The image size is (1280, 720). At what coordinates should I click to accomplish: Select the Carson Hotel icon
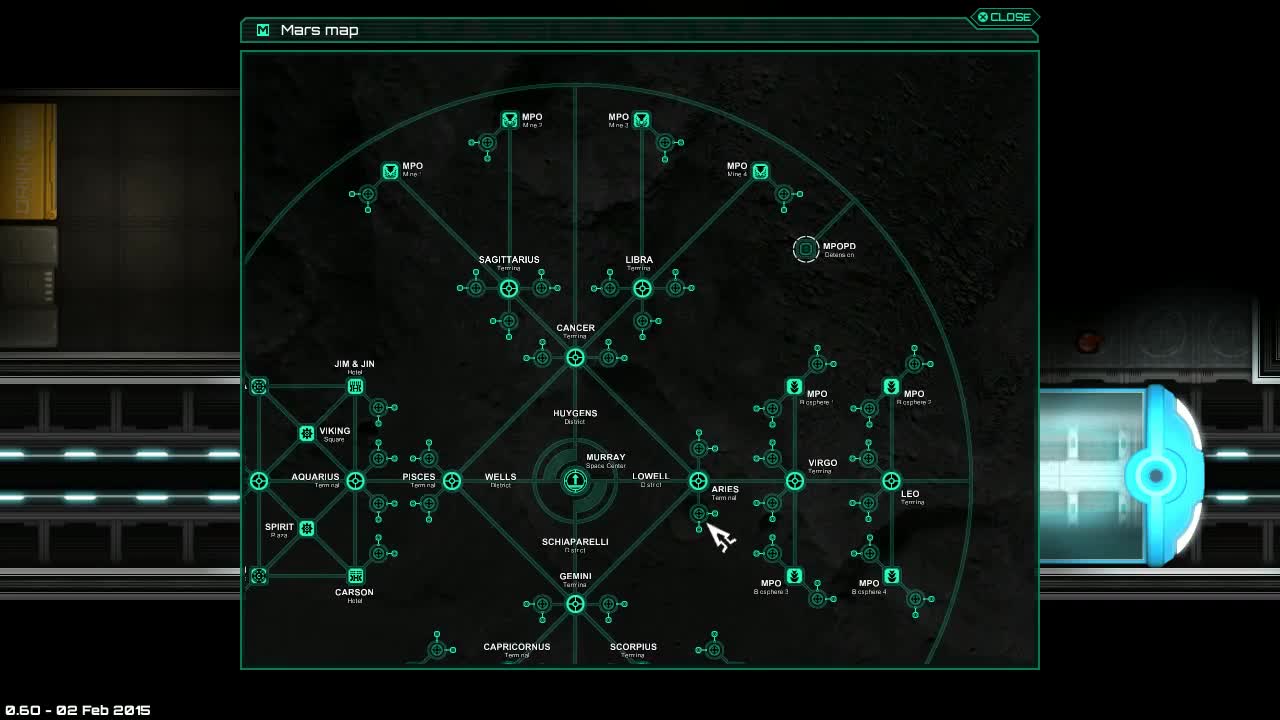pos(355,578)
